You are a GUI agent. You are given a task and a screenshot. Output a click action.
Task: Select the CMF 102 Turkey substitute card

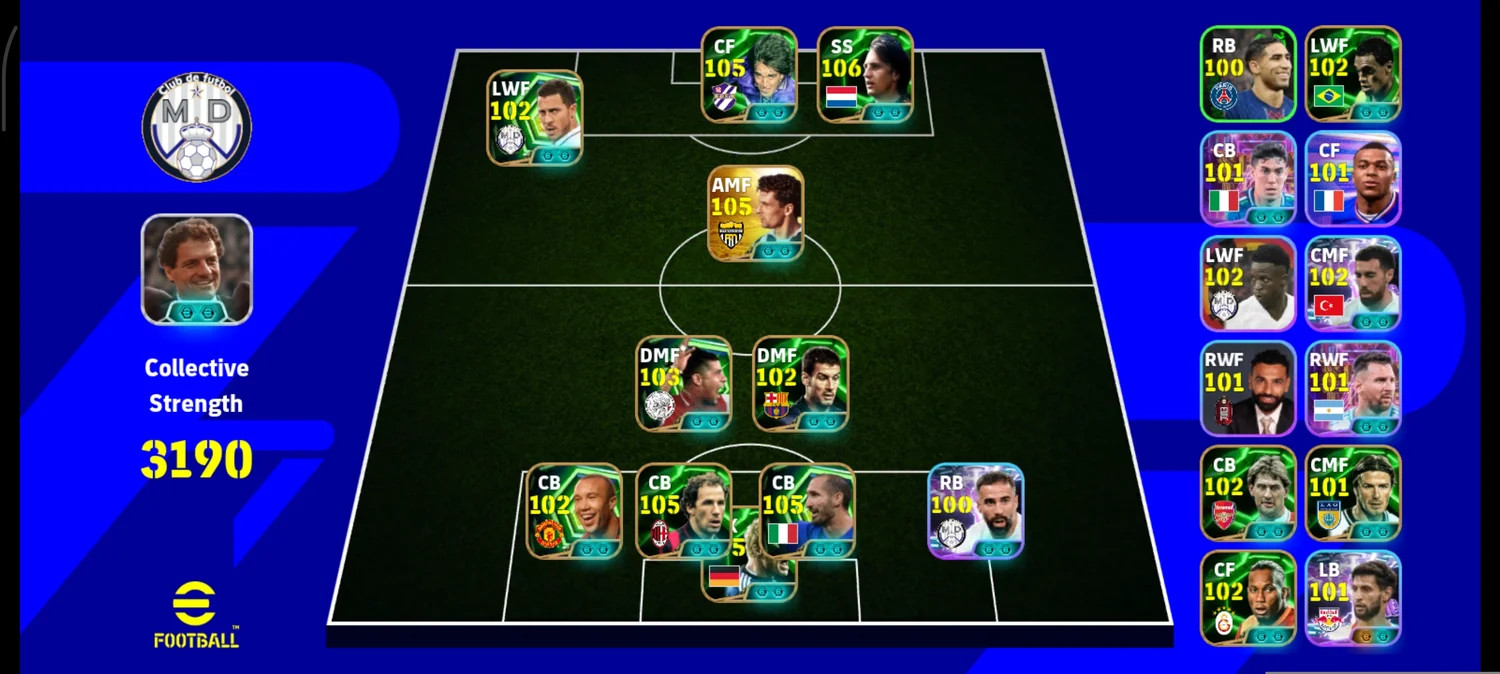(1353, 283)
